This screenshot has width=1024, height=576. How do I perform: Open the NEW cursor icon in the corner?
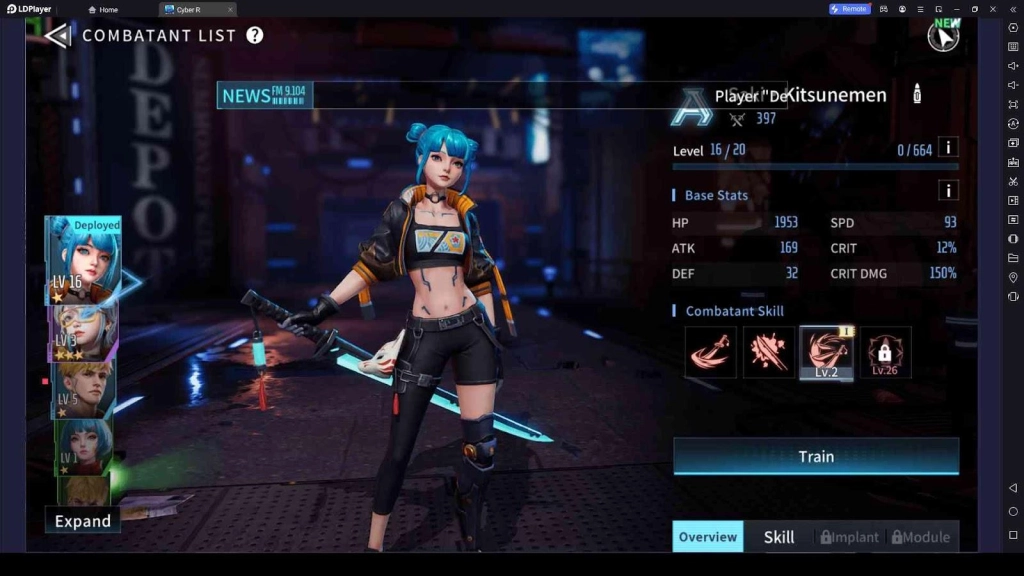pos(942,36)
